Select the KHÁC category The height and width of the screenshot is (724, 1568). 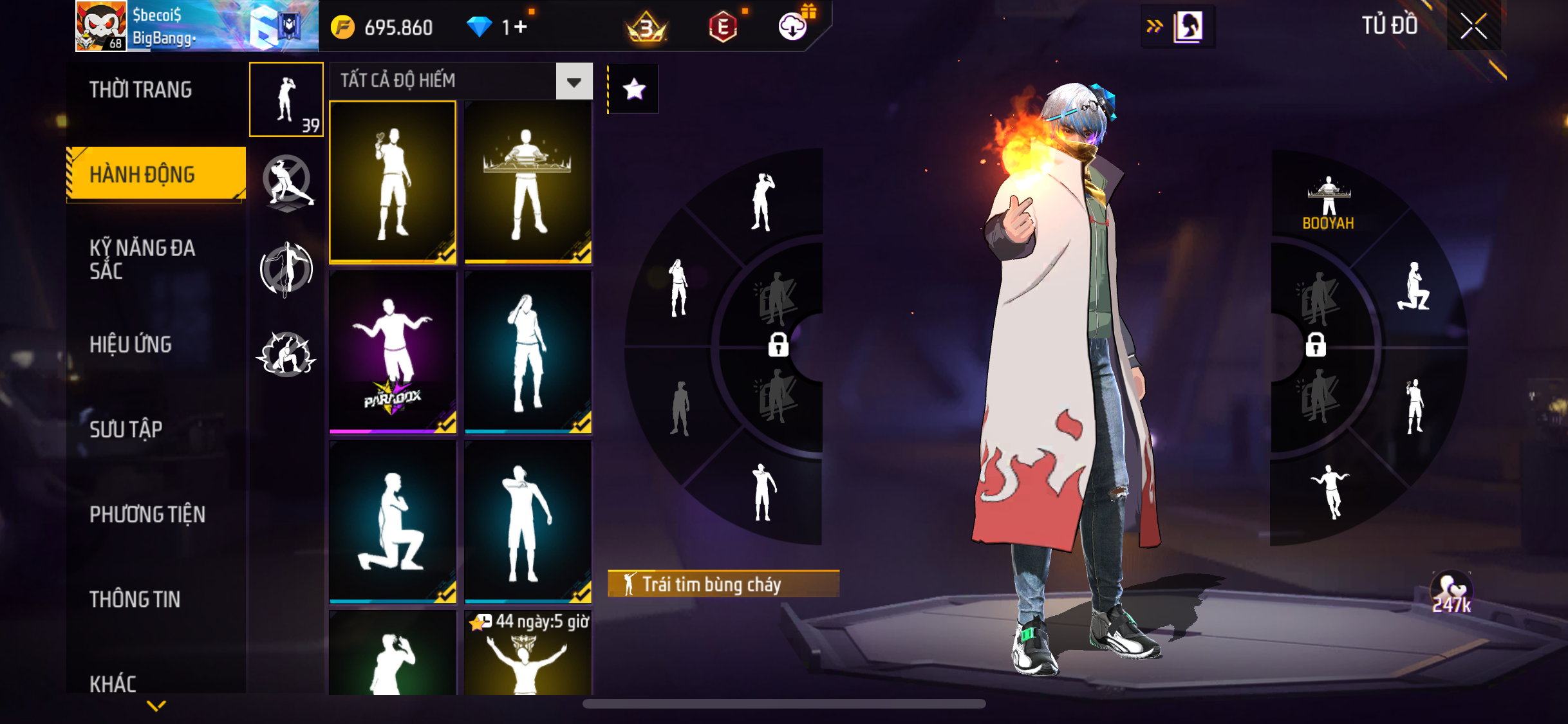(x=113, y=683)
